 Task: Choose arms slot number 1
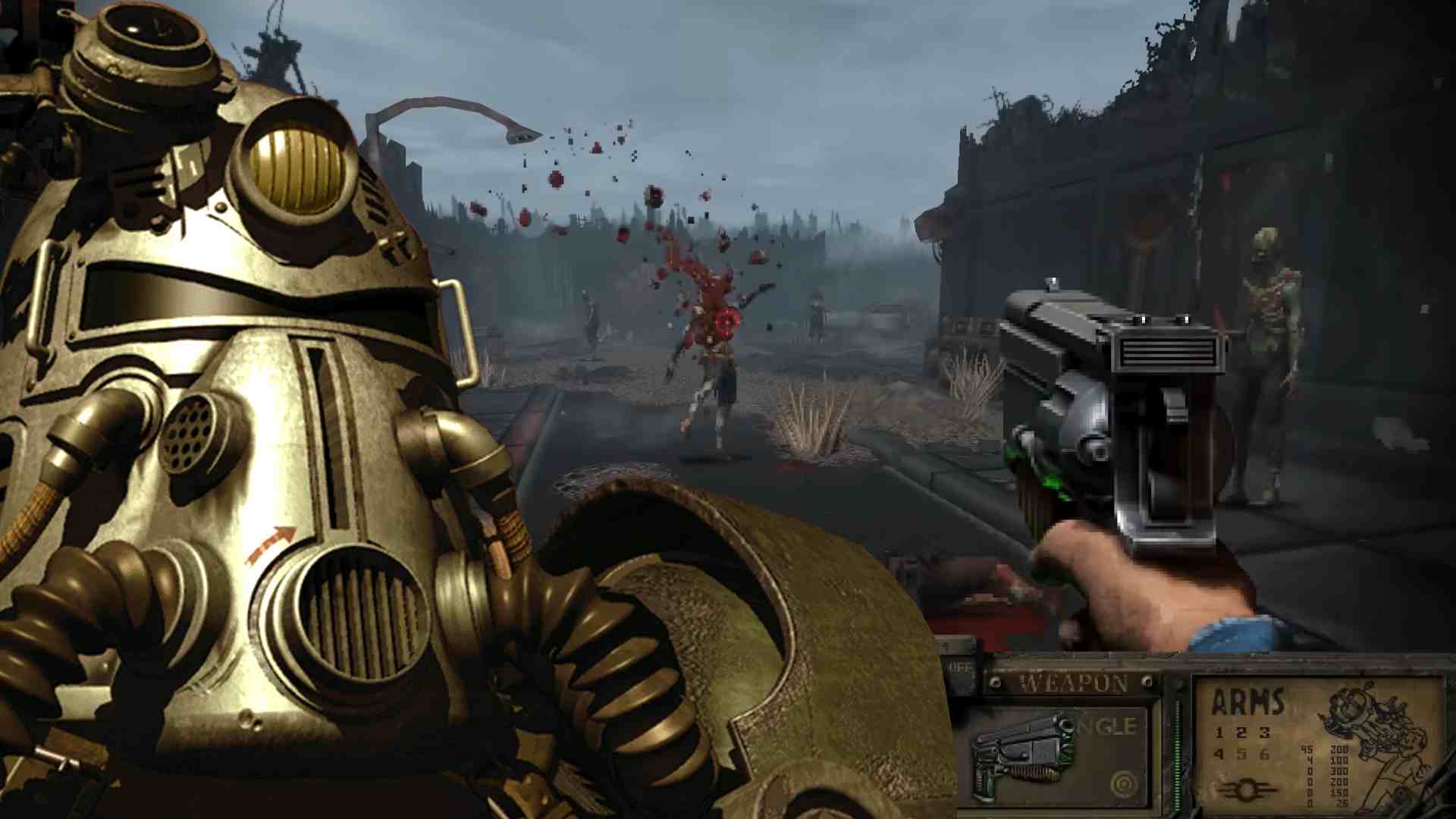pyautogui.click(x=1219, y=733)
